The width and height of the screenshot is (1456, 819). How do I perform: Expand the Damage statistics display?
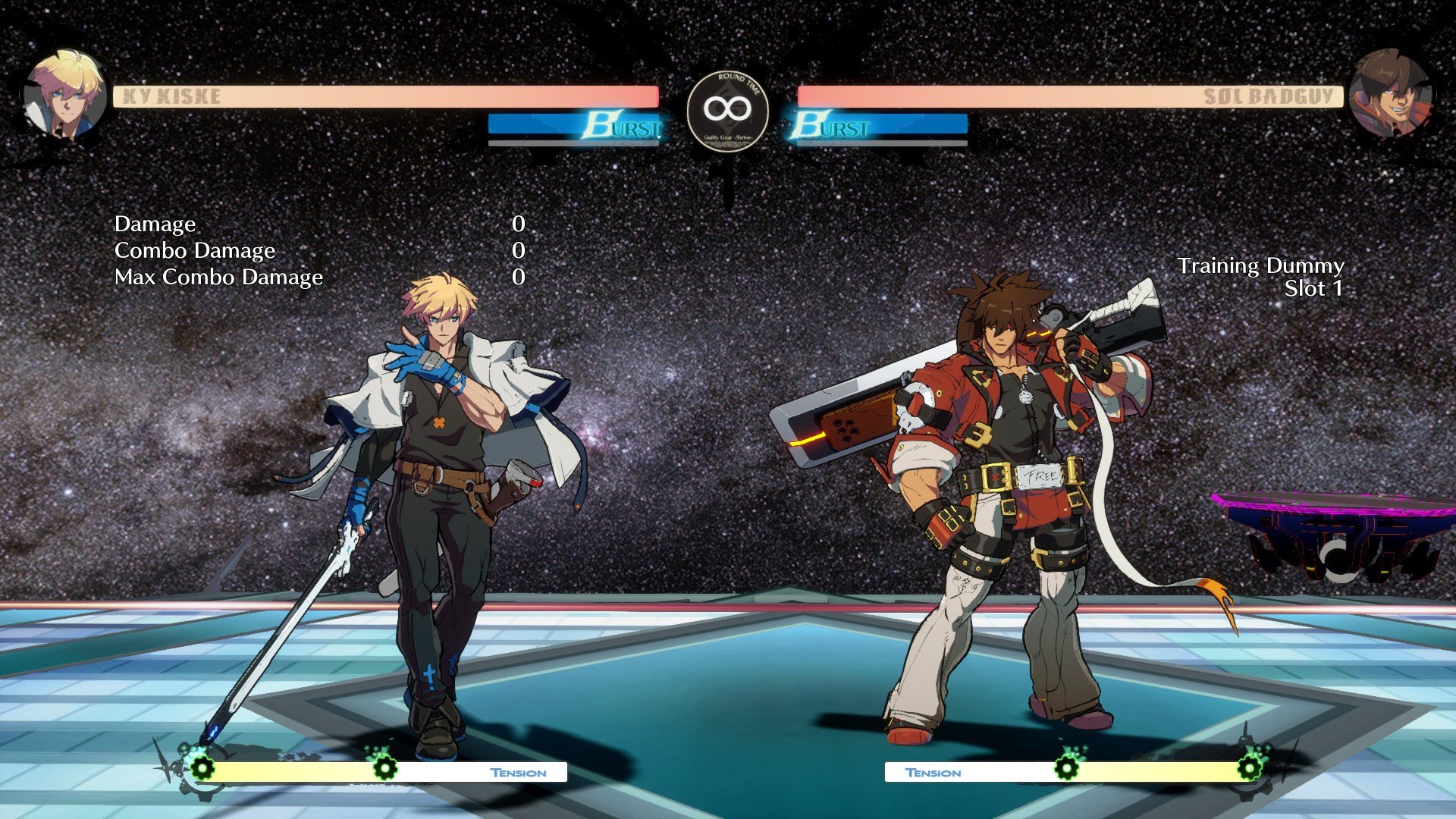[155, 224]
